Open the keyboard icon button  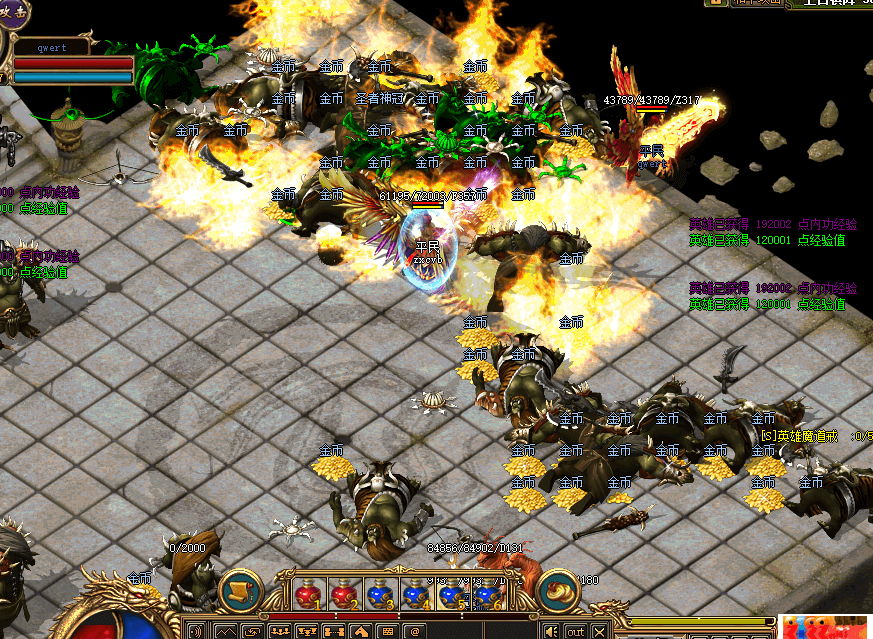click(386, 631)
